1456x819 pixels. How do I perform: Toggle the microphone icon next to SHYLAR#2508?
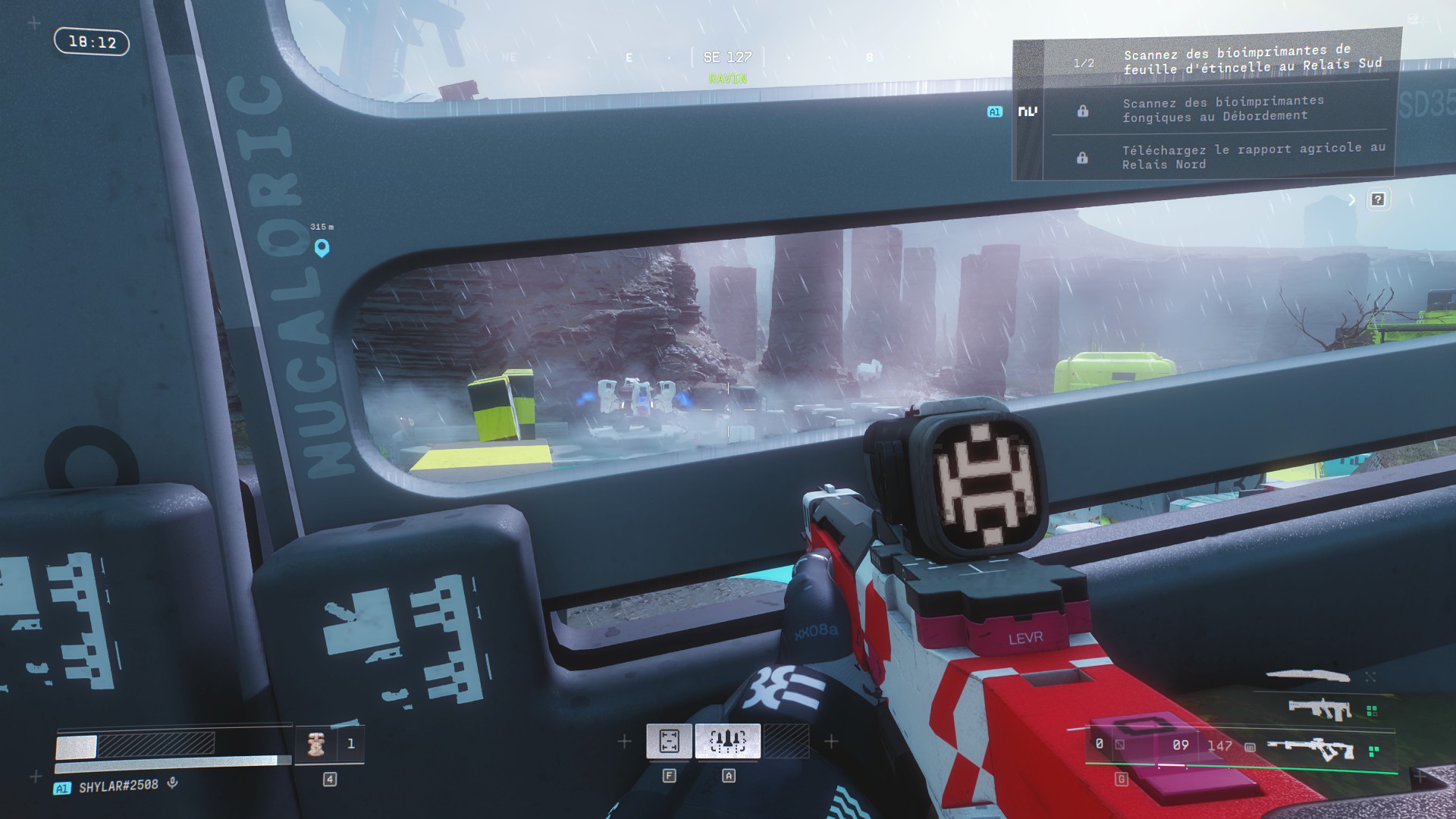173,783
